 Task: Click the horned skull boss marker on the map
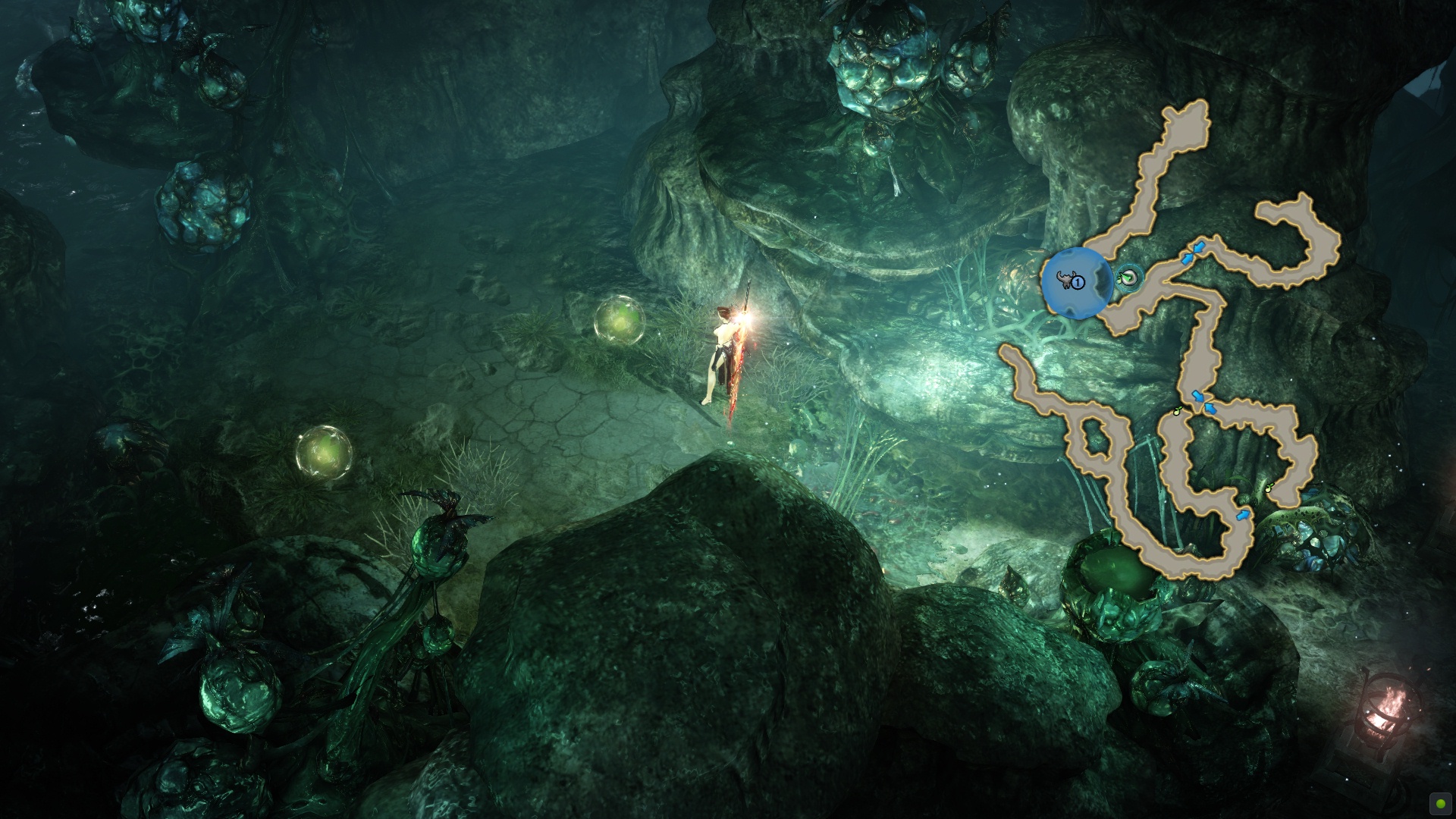click(1066, 281)
